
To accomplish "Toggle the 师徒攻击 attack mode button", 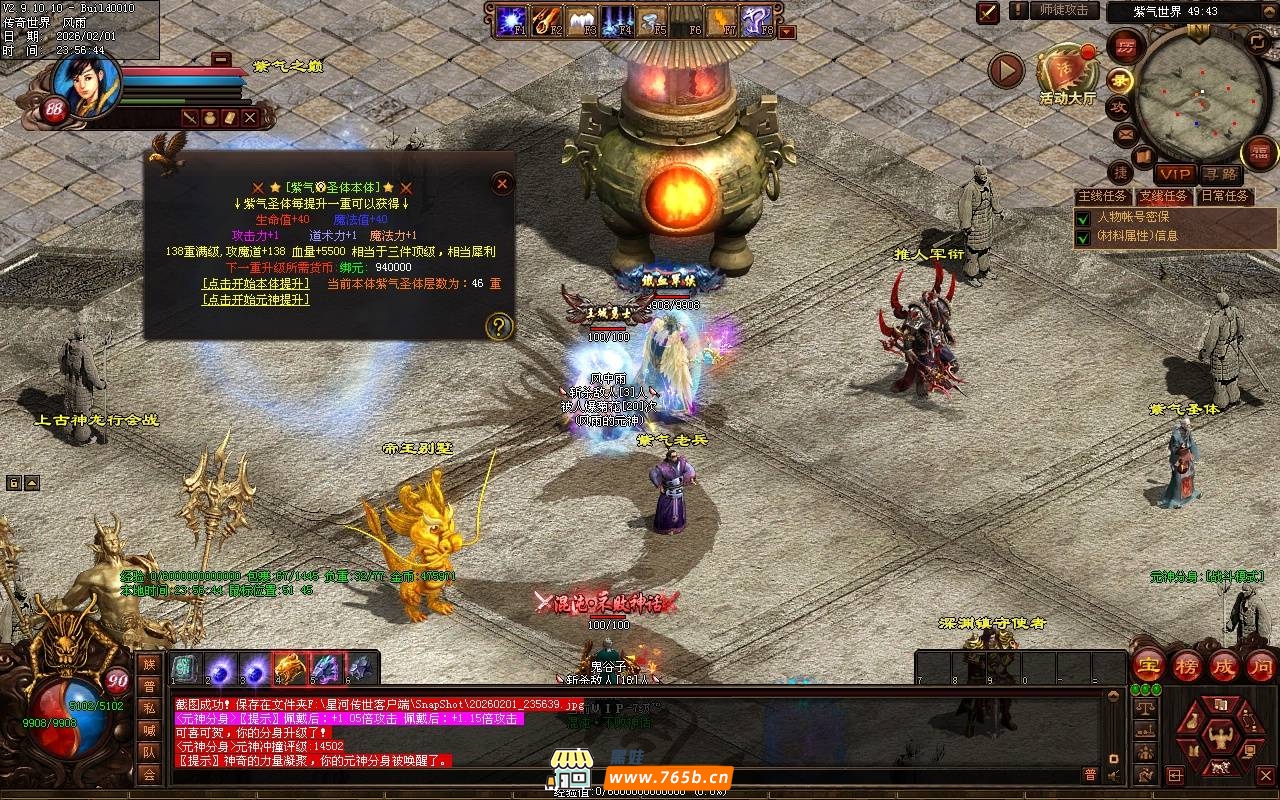I will pos(1063,10).
